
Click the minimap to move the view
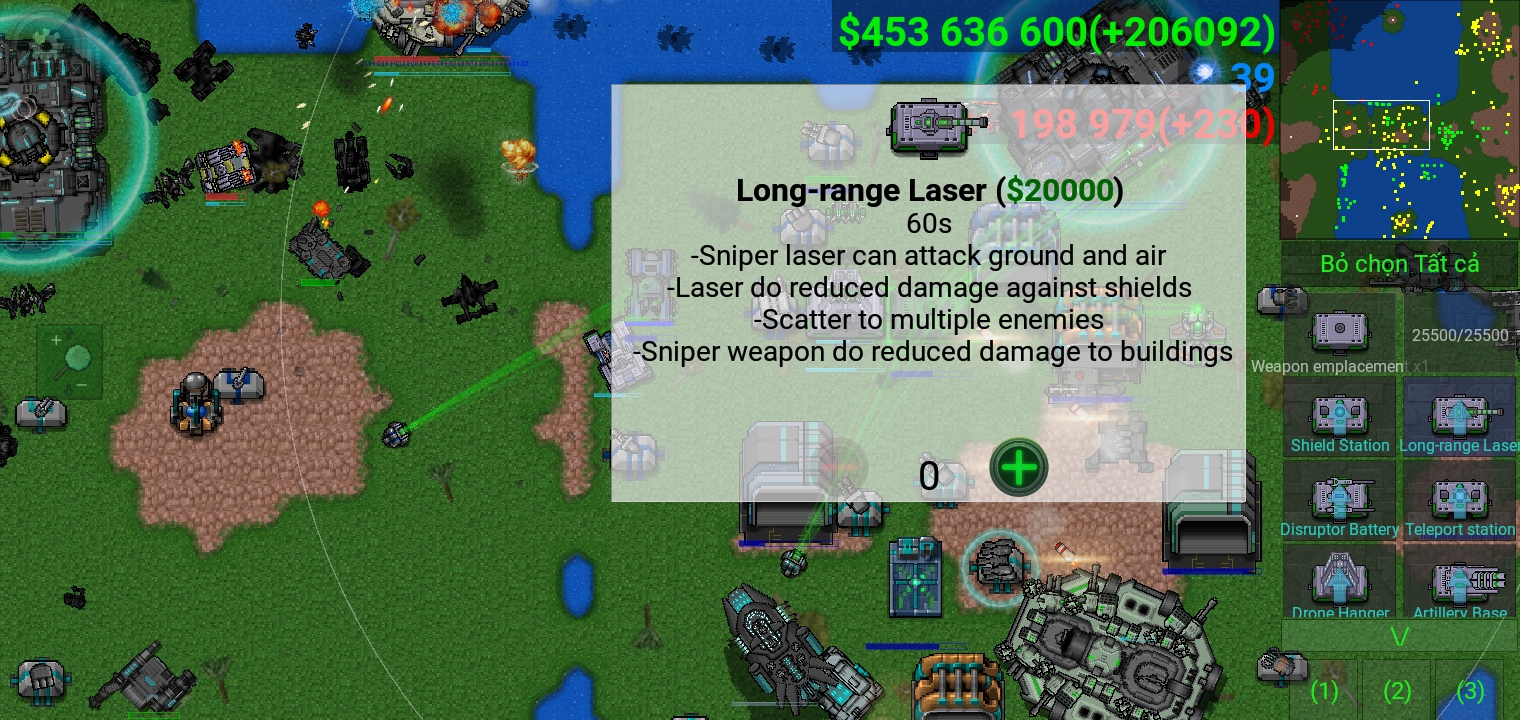tap(1399, 120)
